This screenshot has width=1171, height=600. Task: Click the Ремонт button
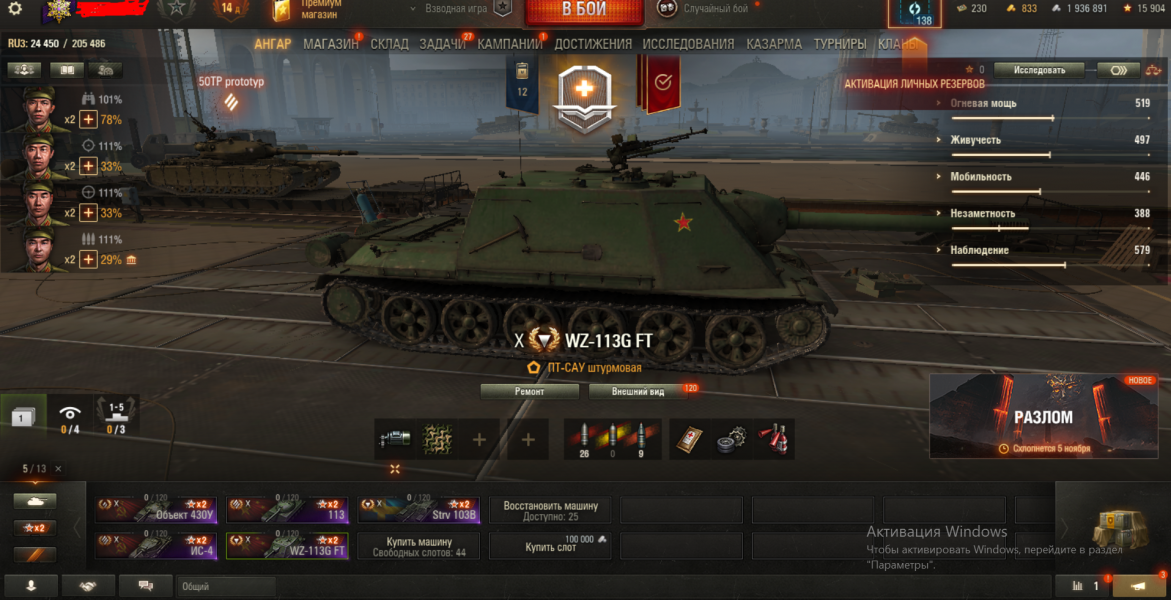[x=530, y=391]
